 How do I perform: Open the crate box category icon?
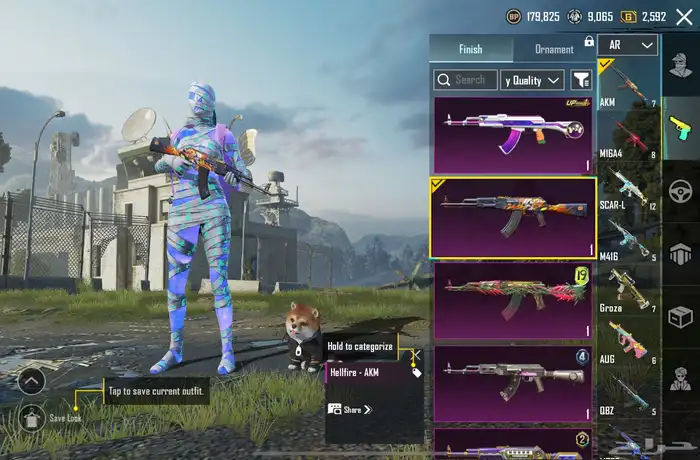pyautogui.click(x=680, y=317)
